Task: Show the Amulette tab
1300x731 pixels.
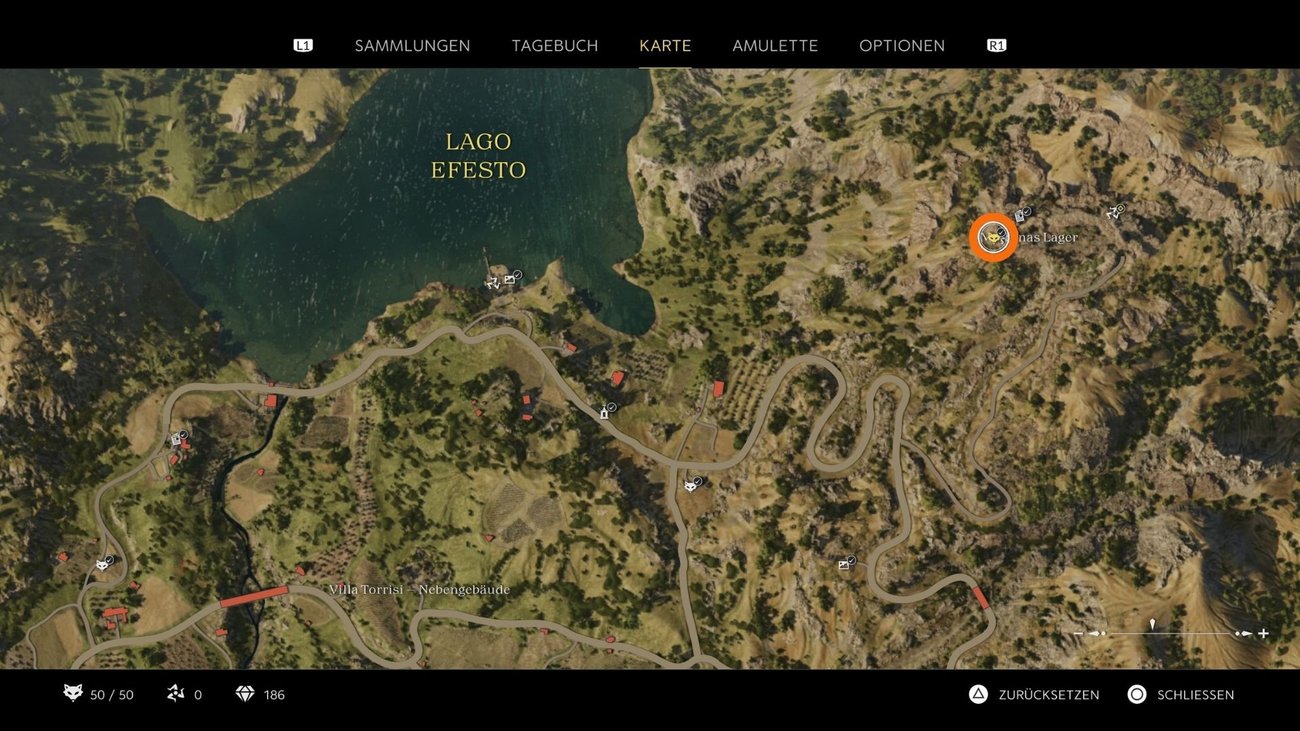Action: click(775, 46)
